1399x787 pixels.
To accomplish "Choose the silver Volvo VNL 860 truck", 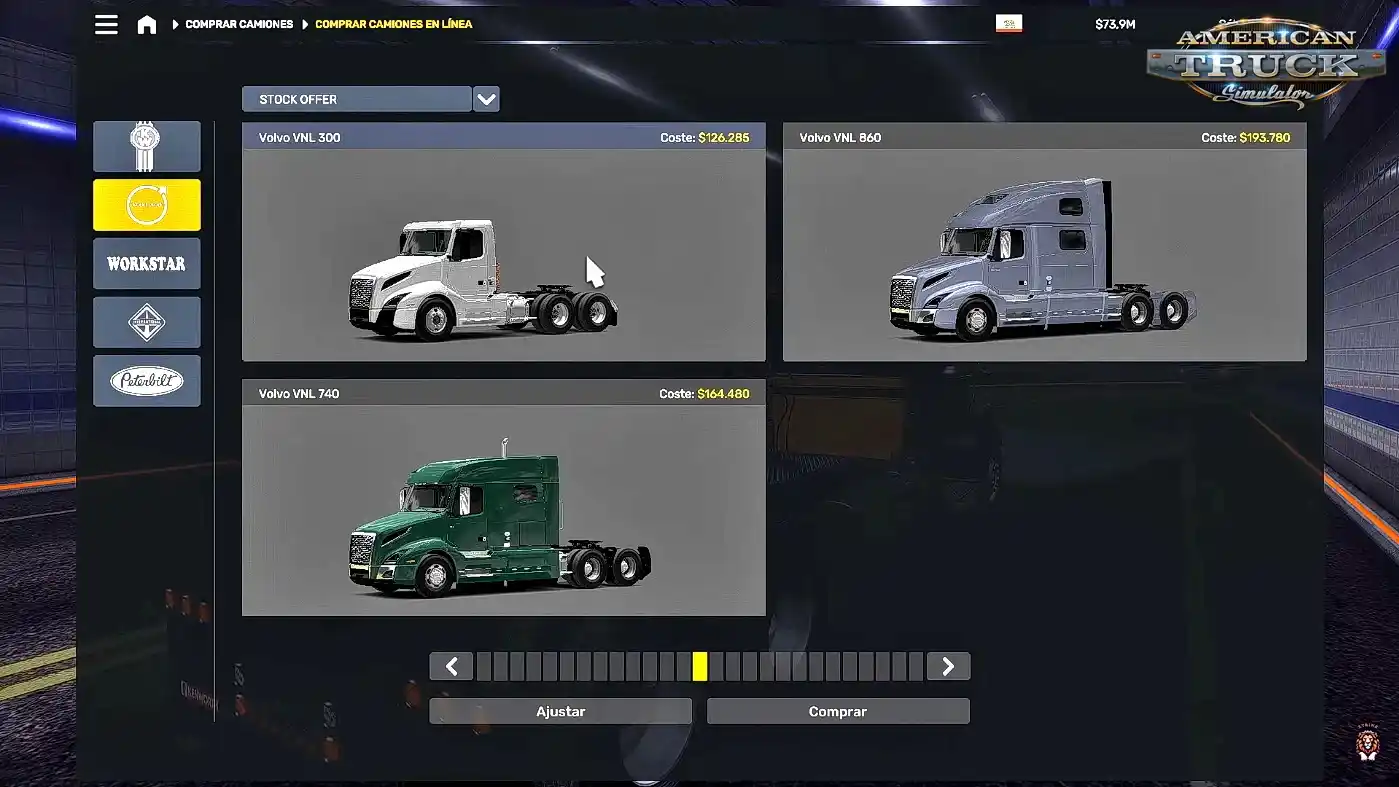I will coord(1044,254).
